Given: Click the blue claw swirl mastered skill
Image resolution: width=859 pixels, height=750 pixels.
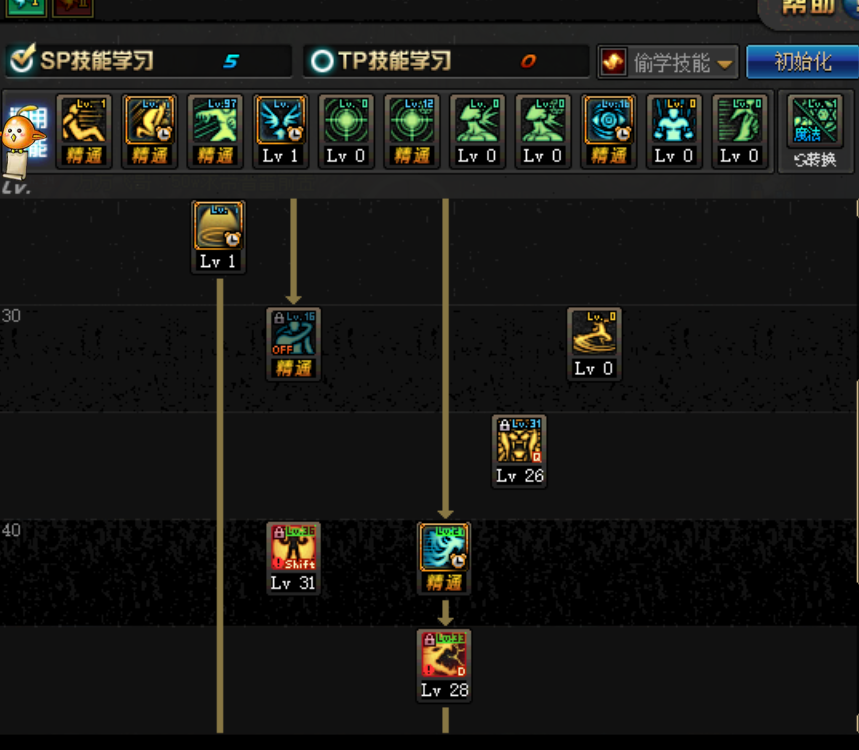Looking at the screenshot, I should coord(444,548).
